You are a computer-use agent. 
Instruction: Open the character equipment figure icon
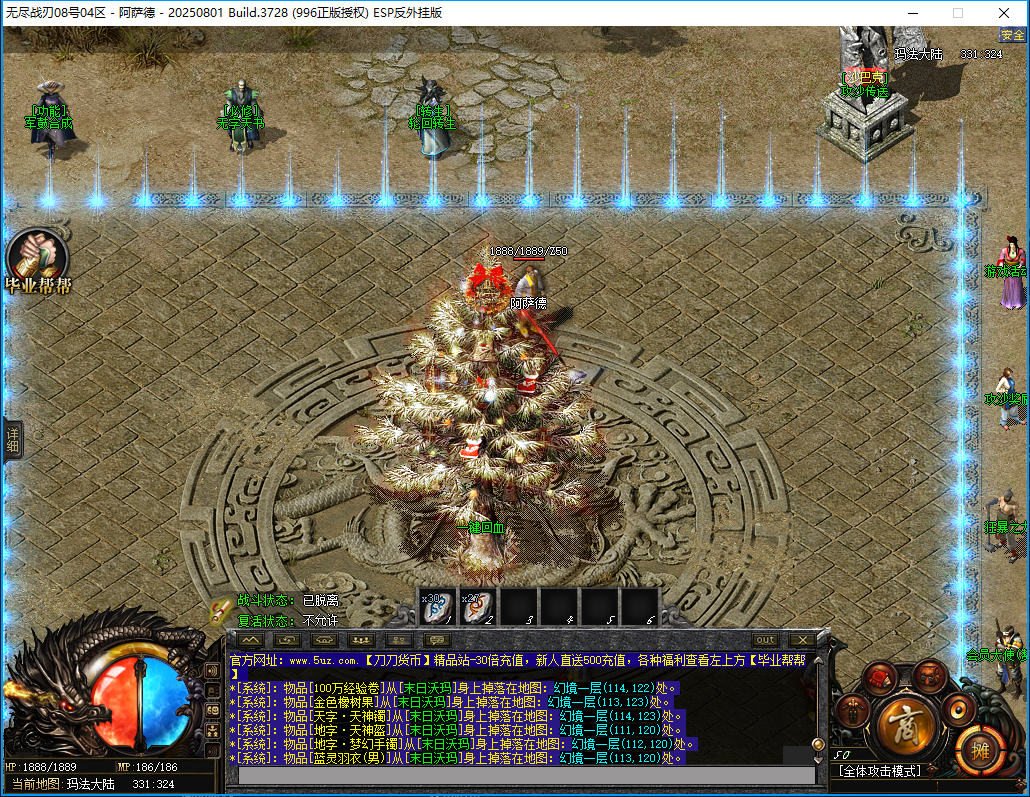[x=850, y=711]
